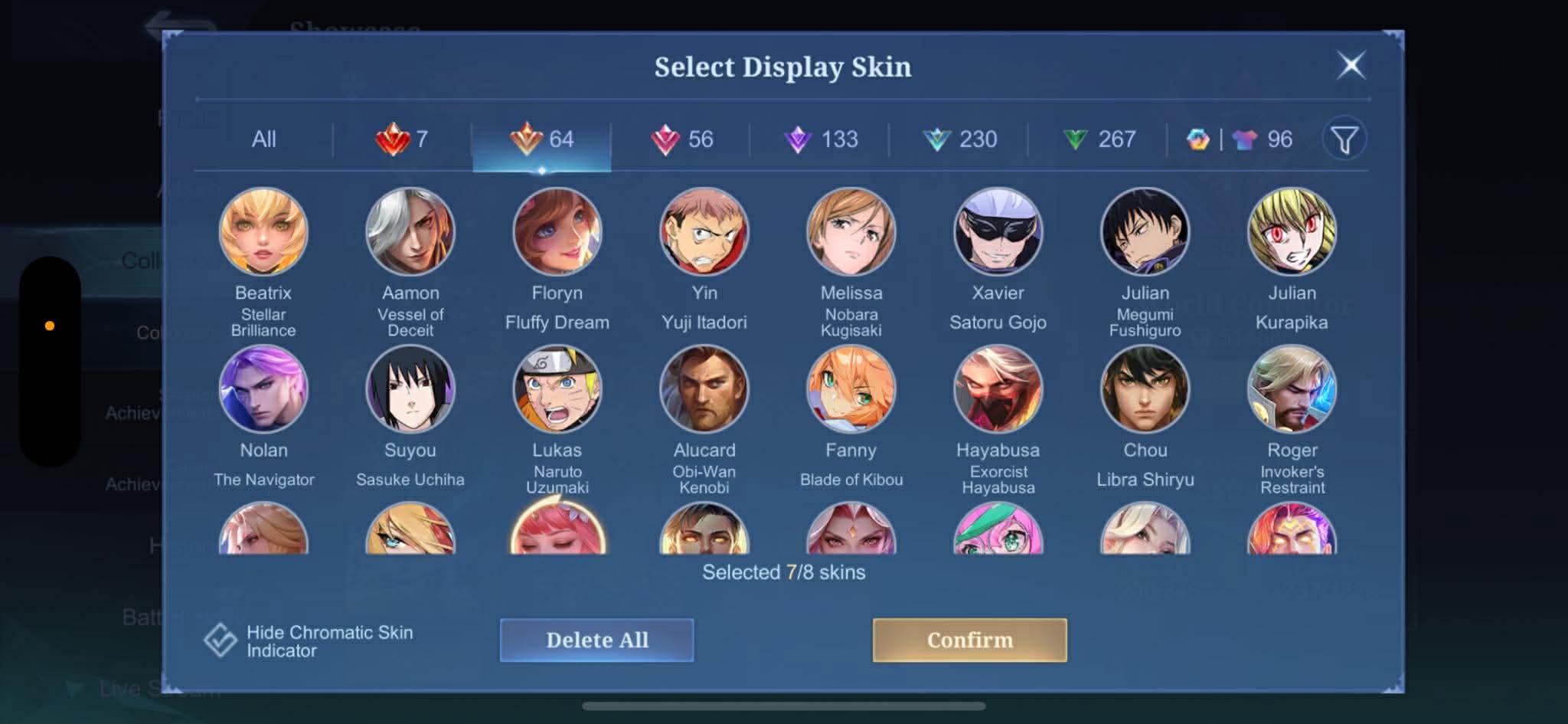Open the tab showing 56 skins
This screenshot has width=1568, height=724.
[x=681, y=139]
